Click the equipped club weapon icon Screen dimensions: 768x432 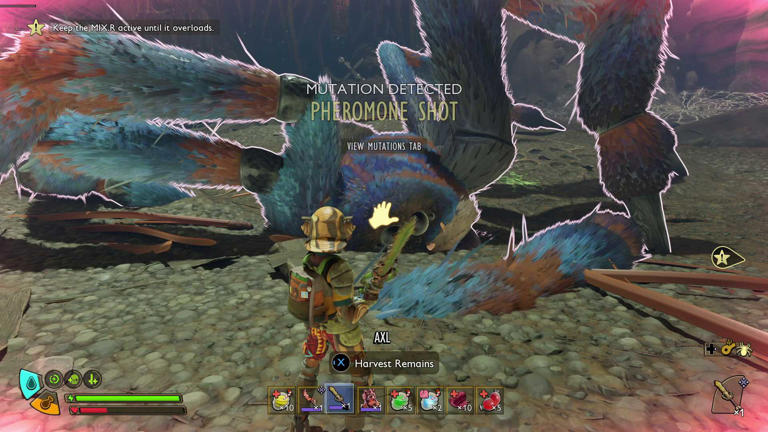728,394
